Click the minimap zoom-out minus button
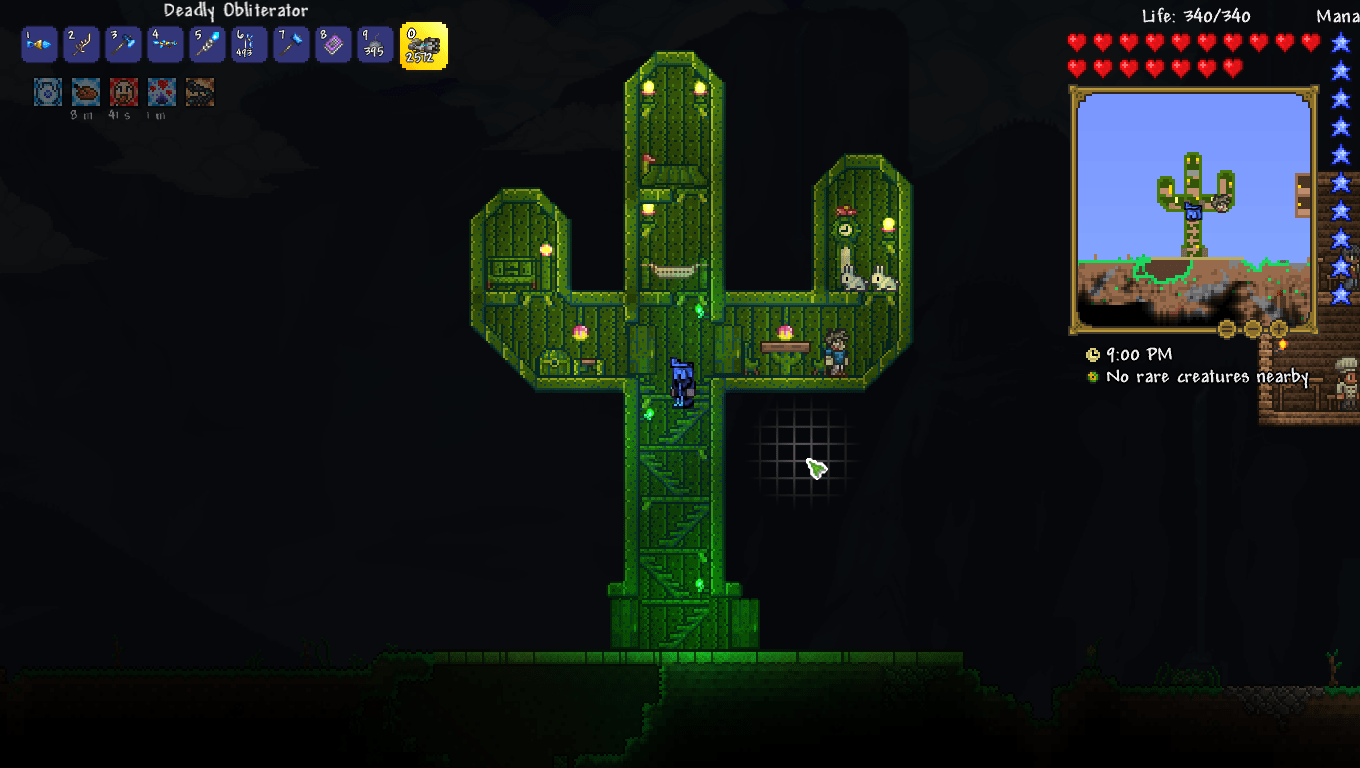 [1253, 329]
